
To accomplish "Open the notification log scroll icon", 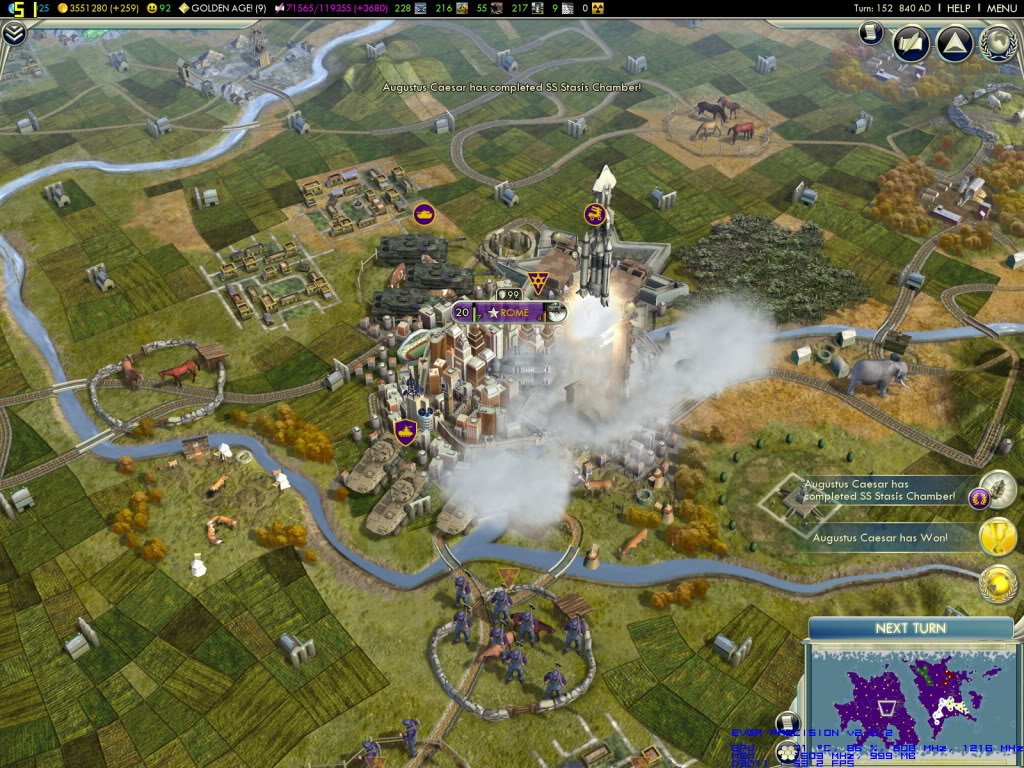I will [871, 33].
